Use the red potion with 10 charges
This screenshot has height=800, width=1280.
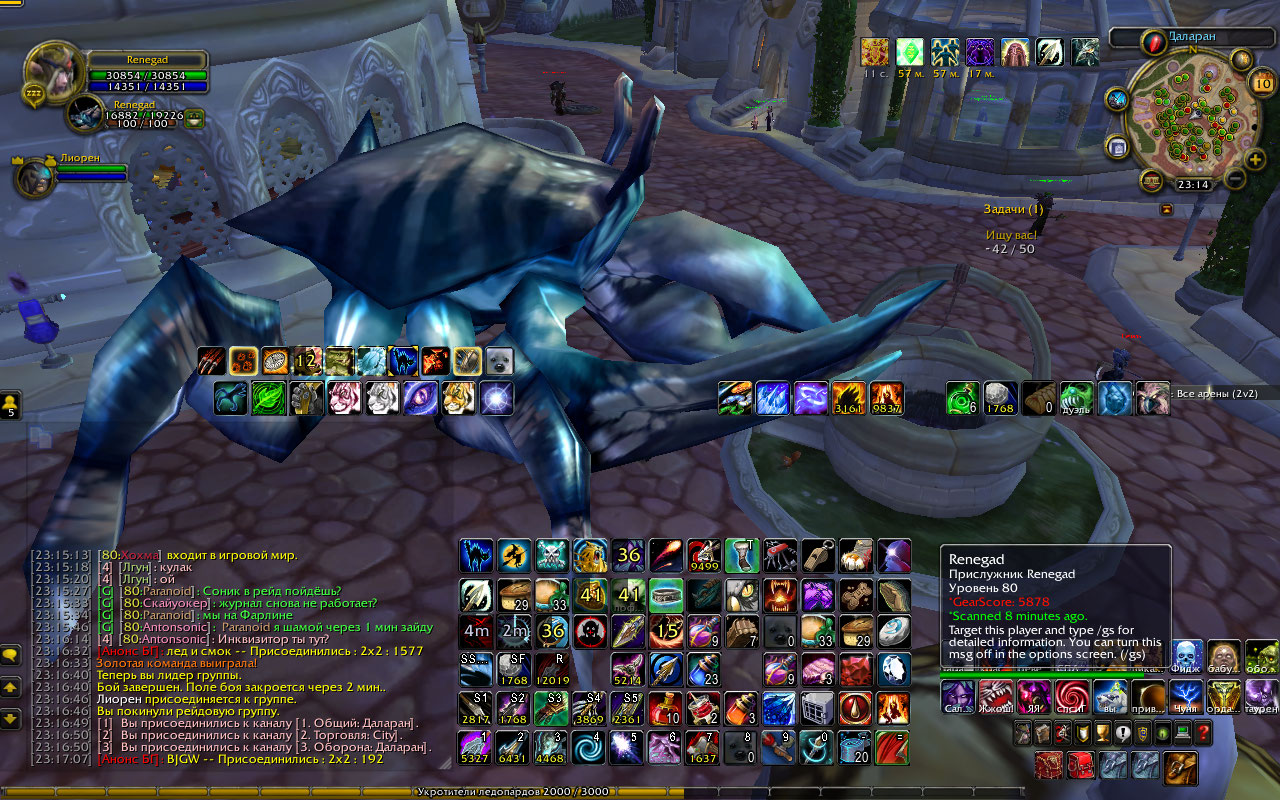click(666, 708)
